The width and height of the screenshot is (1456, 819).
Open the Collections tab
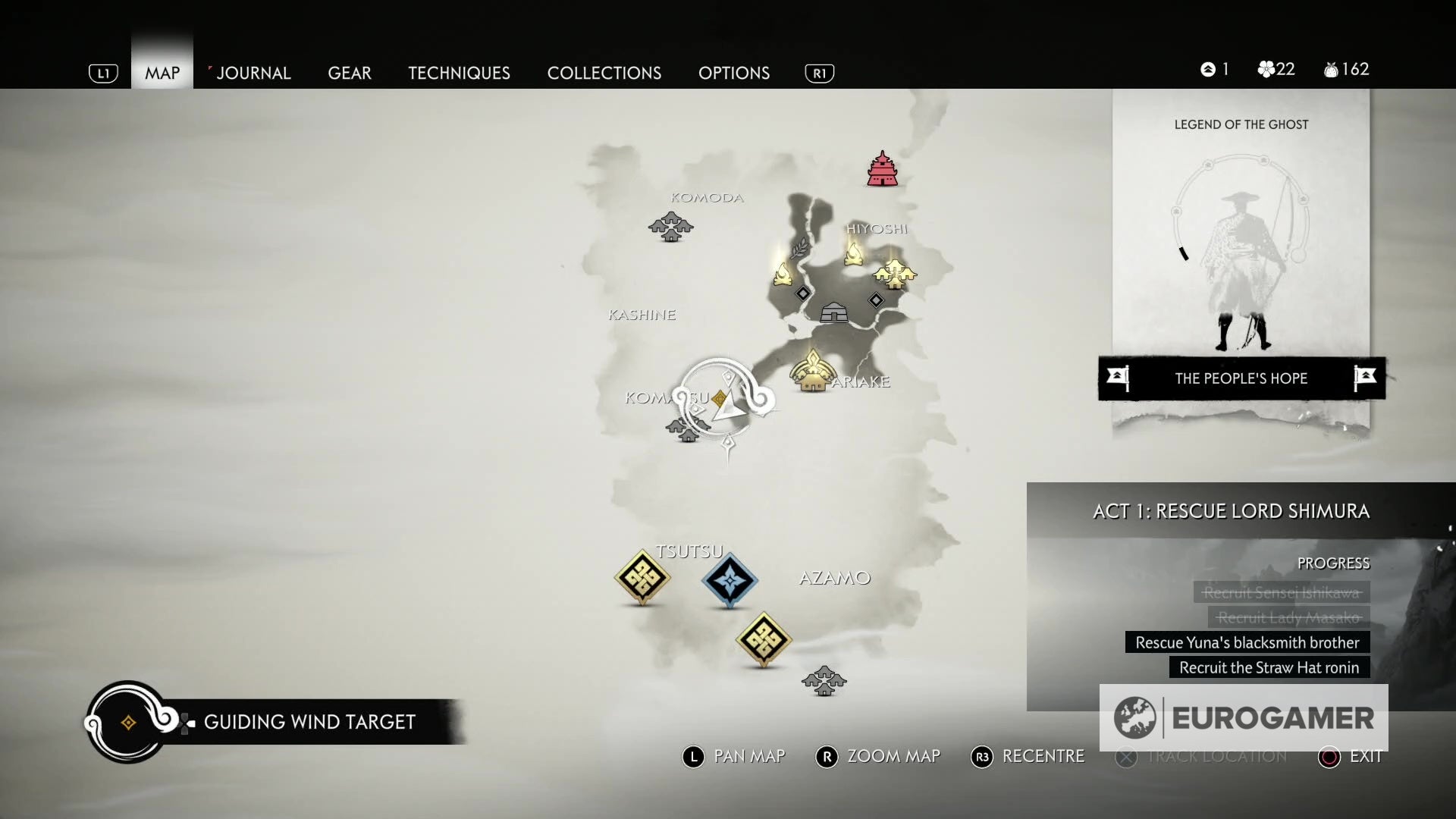coord(604,73)
